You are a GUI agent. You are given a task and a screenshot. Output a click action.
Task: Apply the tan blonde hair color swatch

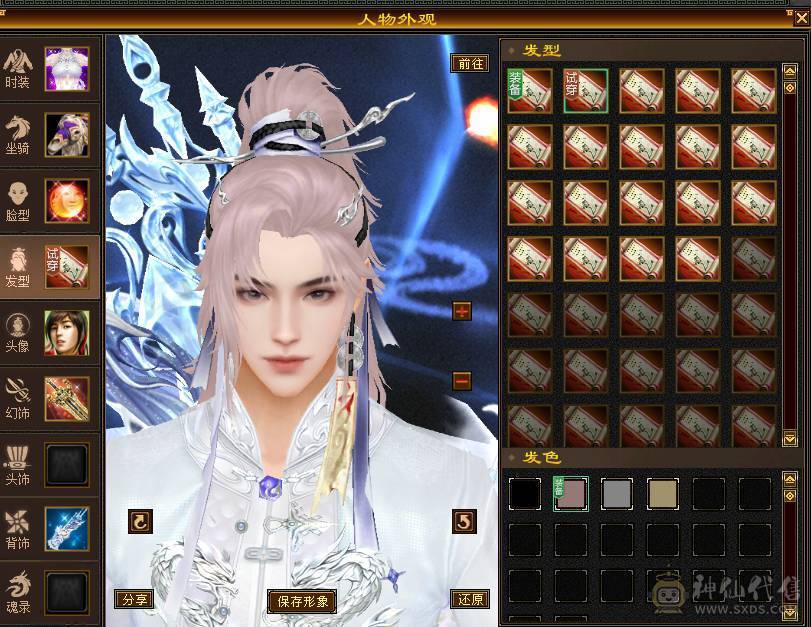pos(663,493)
